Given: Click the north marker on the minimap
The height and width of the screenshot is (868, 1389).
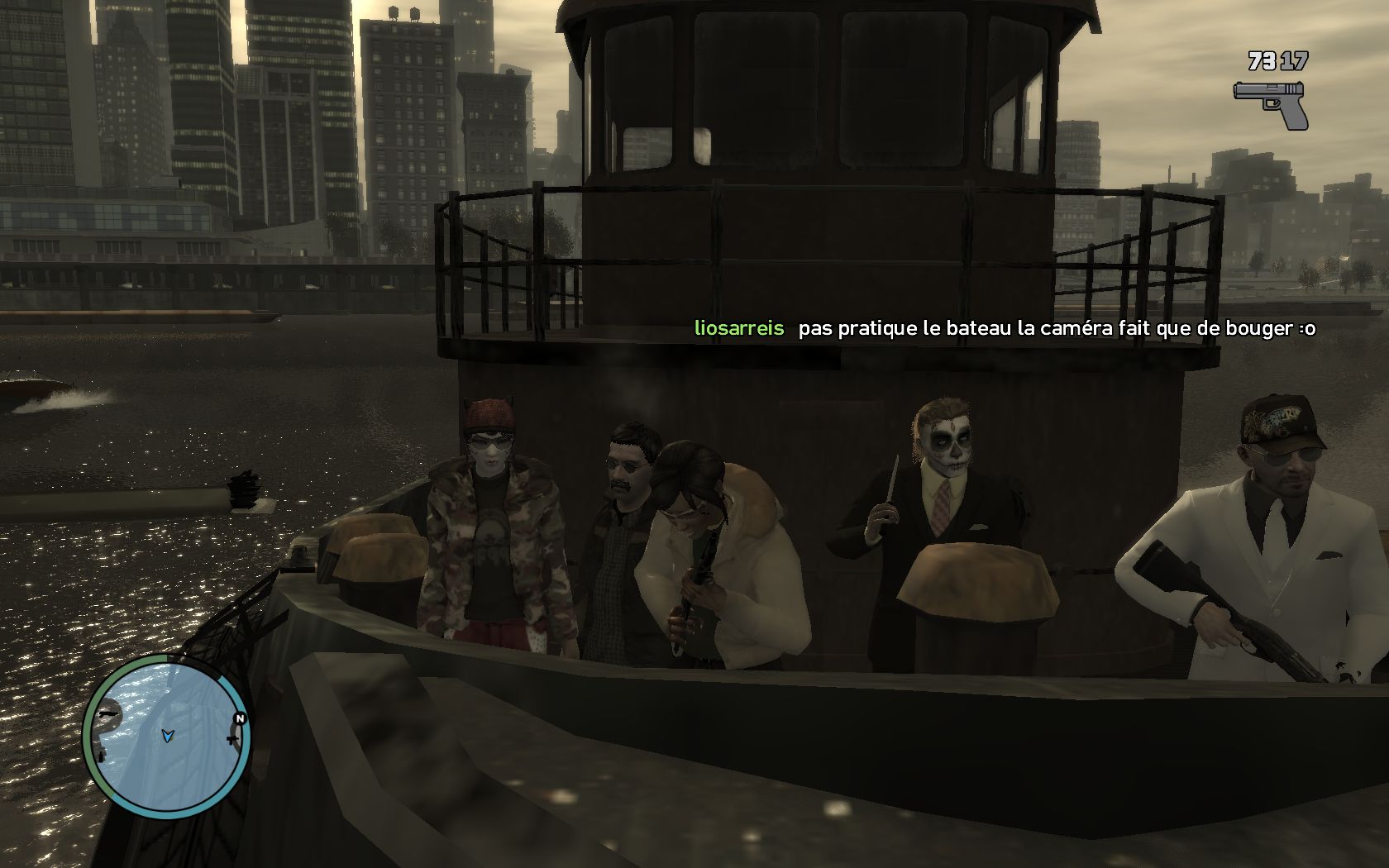Looking at the screenshot, I should [240, 718].
